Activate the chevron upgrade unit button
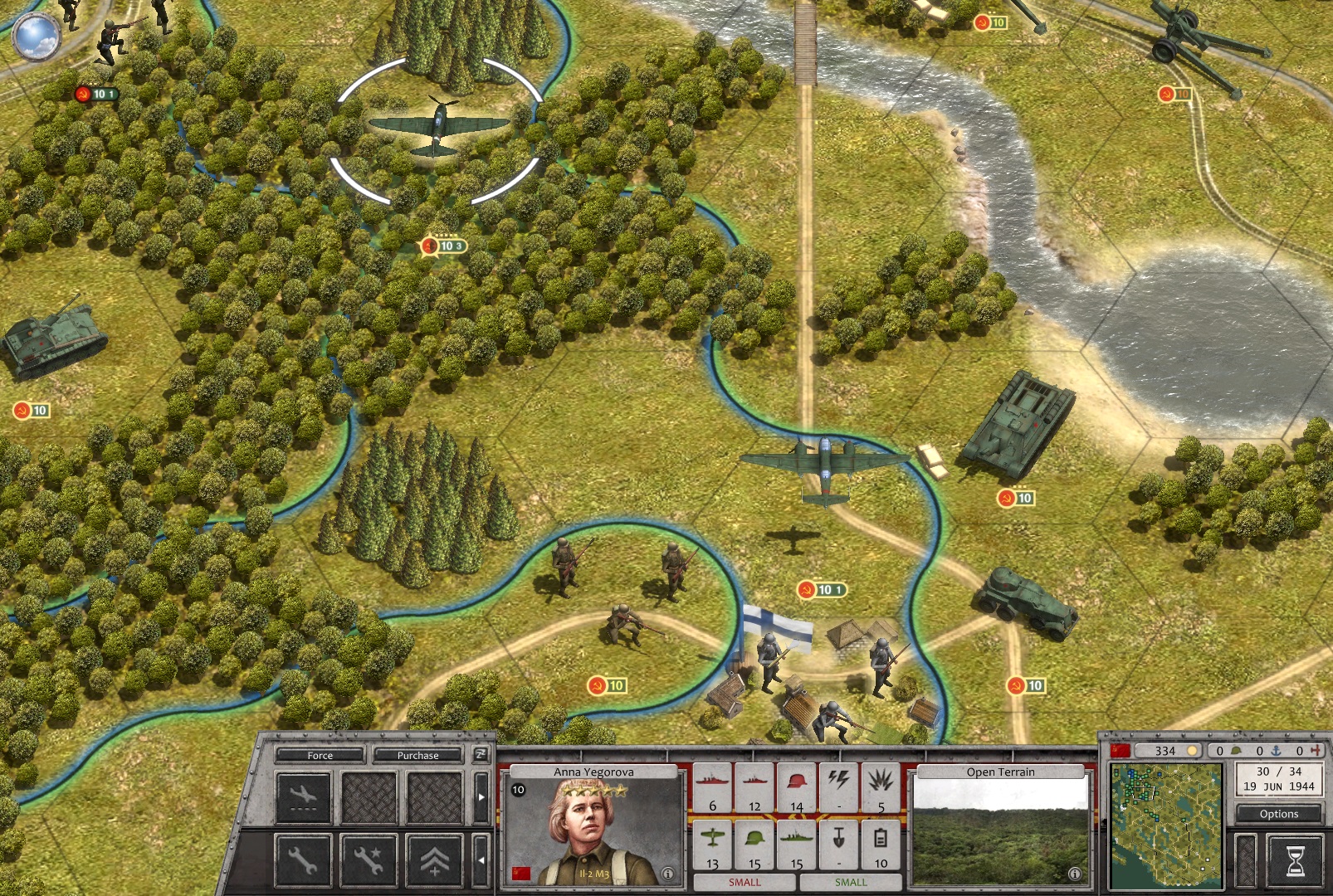 (x=434, y=860)
